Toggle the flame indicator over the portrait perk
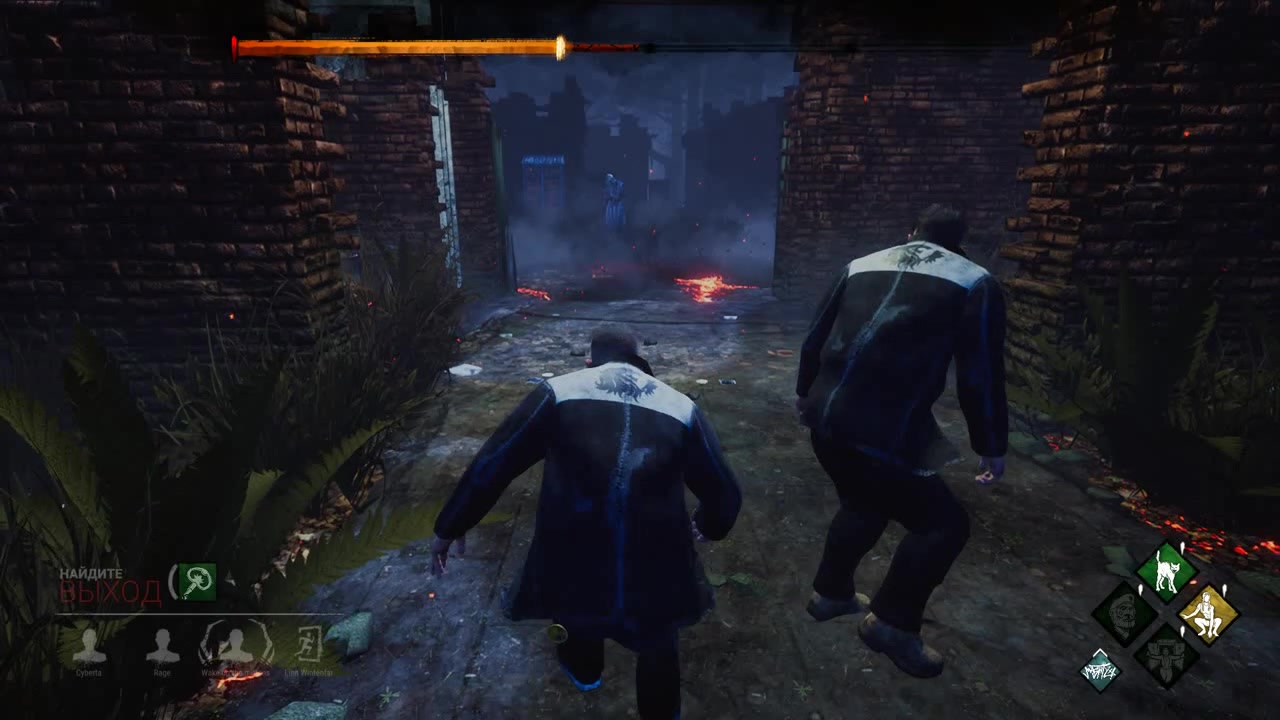The height and width of the screenshot is (720, 1280). pos(1140,589)
